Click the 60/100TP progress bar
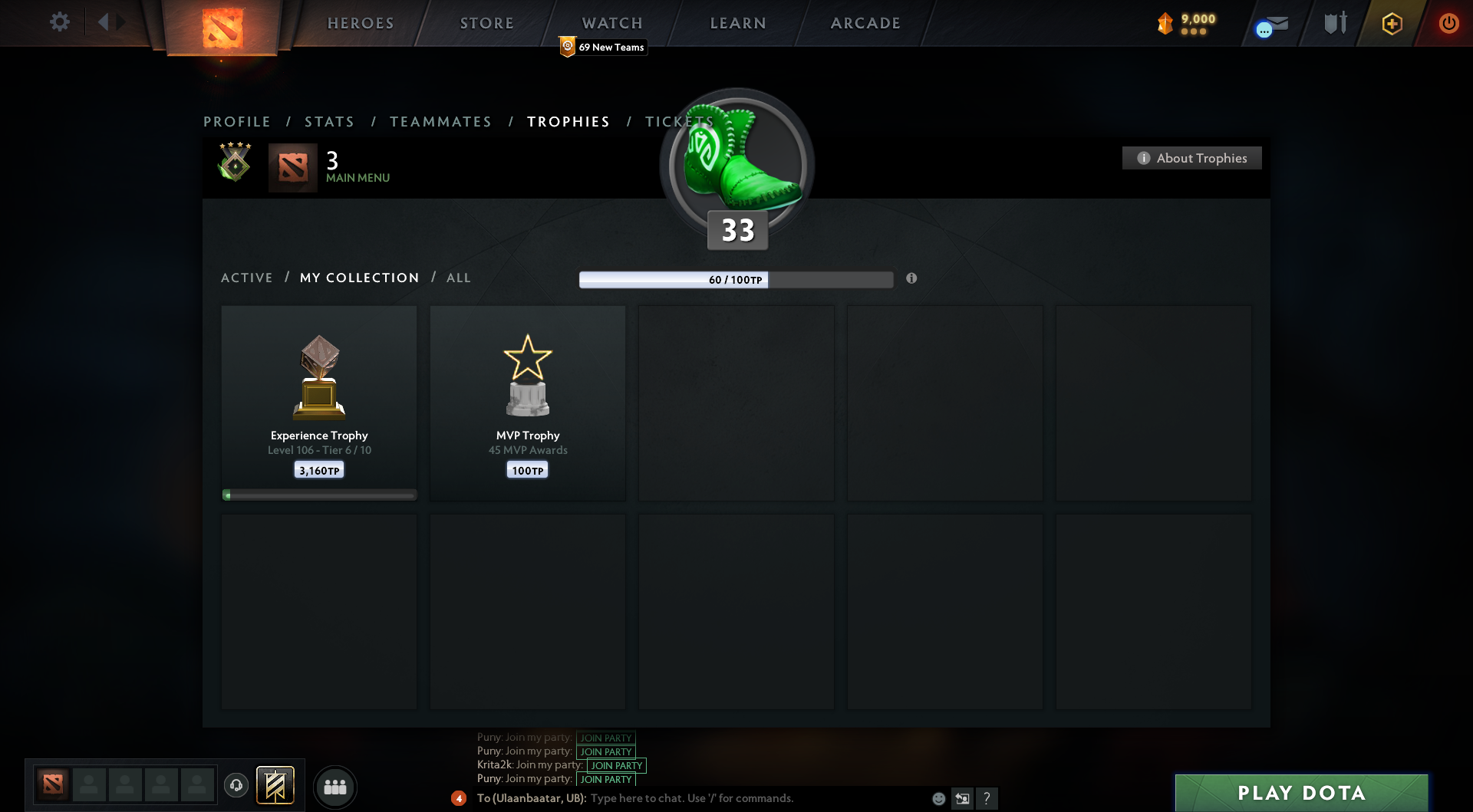Image resolution: width=1473 pixels, height=812 pixels. (736, 280)
